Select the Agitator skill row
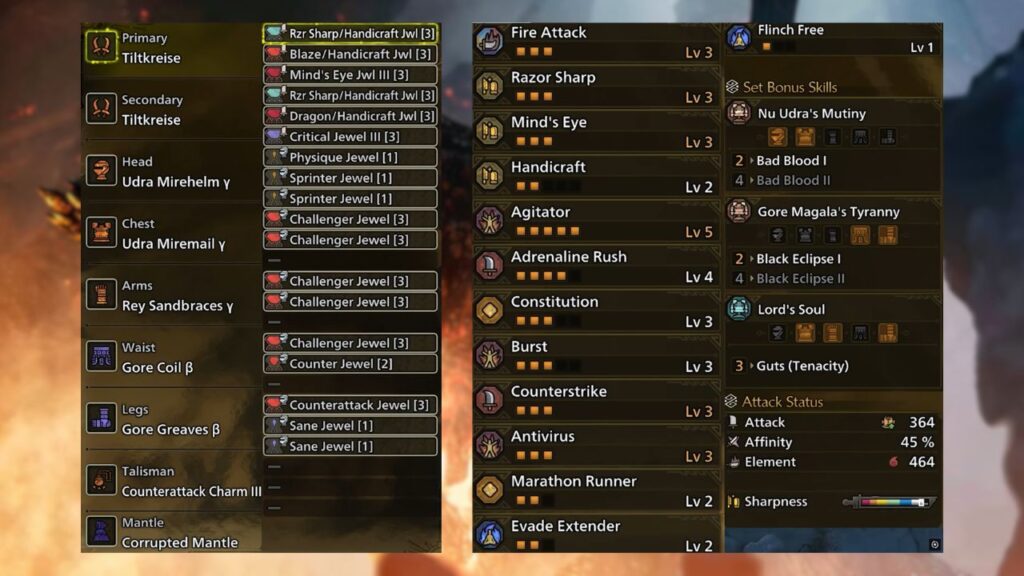Viewport: 1024px width, 576px height. click(x=596, y=221)
